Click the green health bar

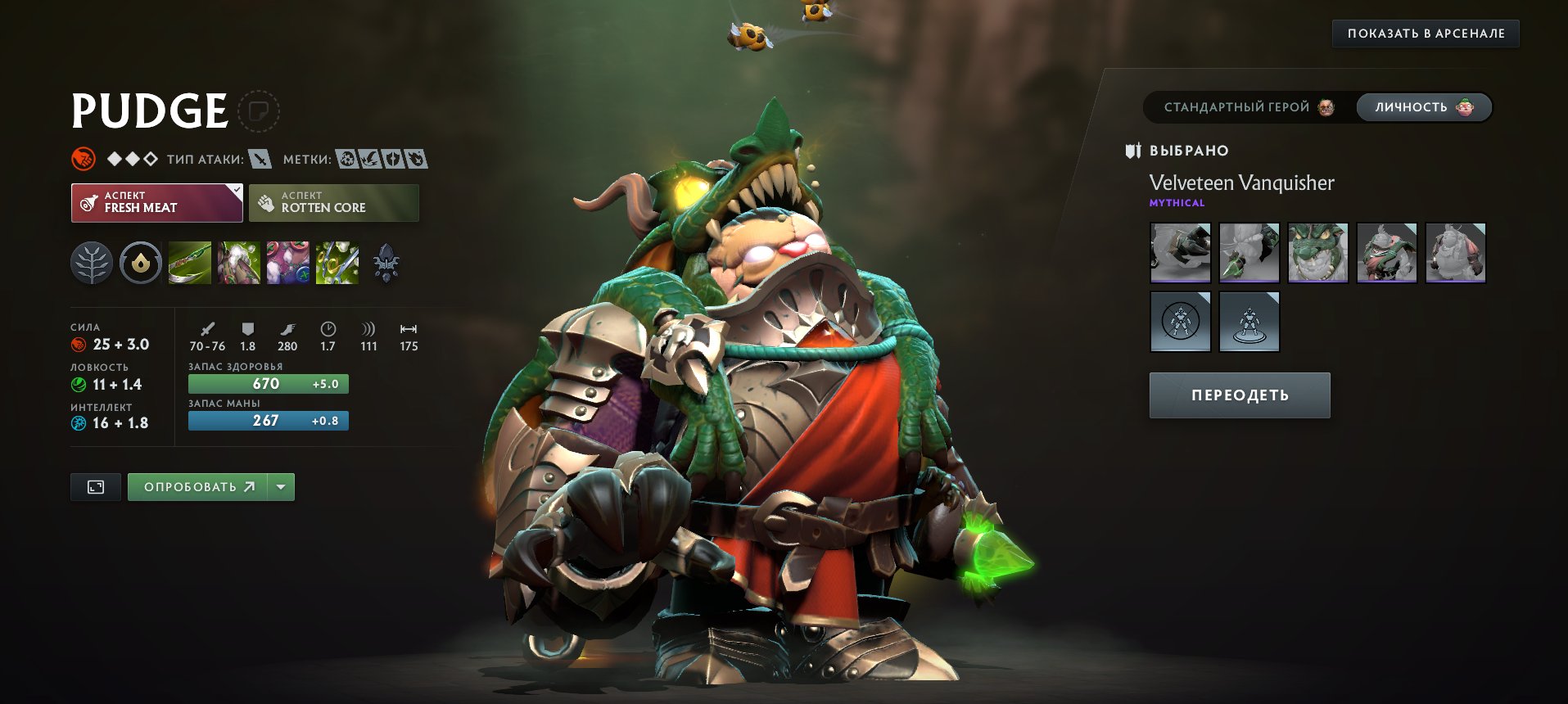[268, 383]
